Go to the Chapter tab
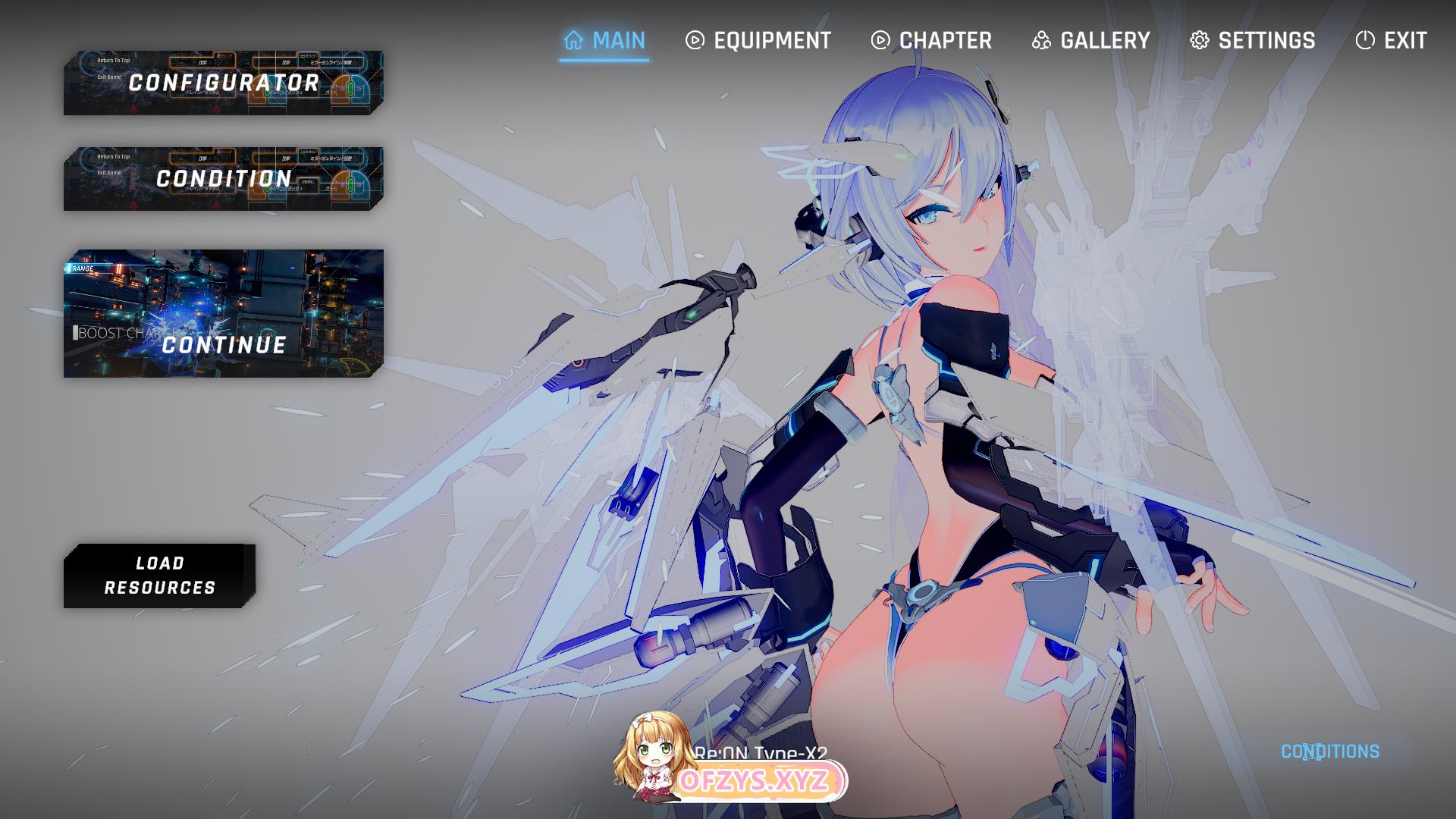The height and width of the screenshot is (819, 1456). (x=931, y=40)
